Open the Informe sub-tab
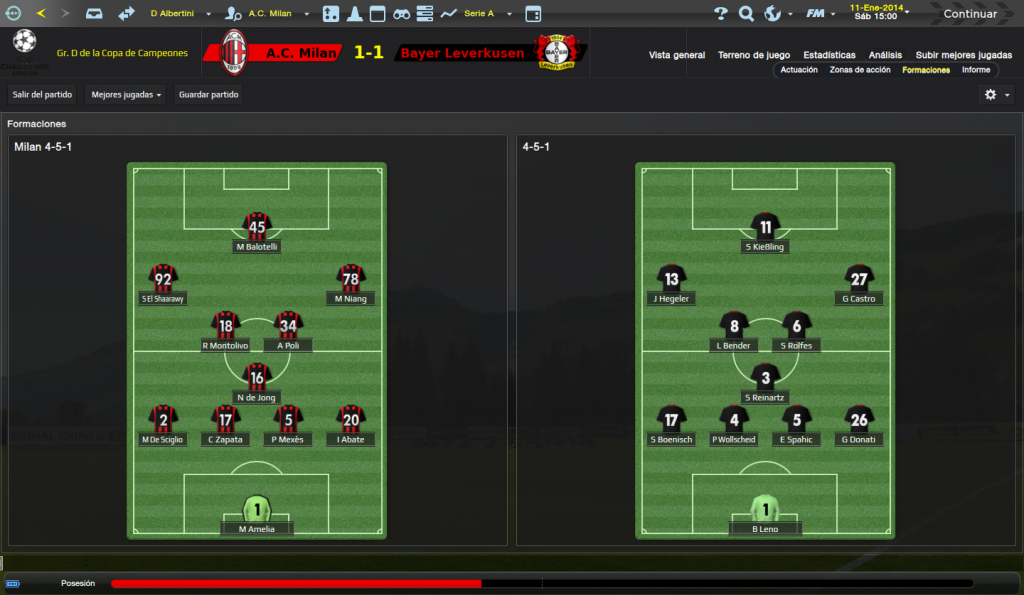 (x=976, y=70)
